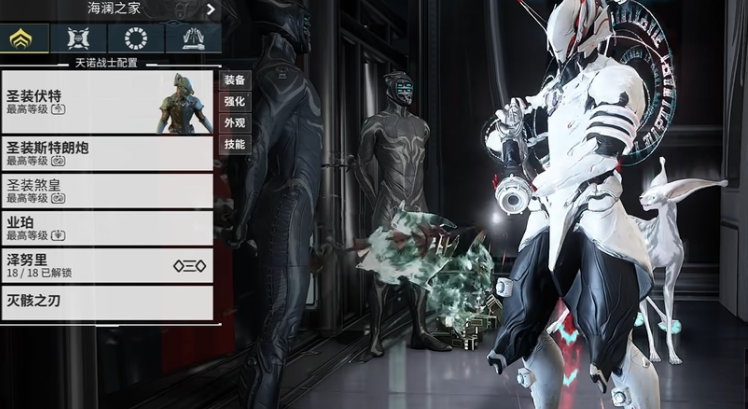Open the 圣装斯特朗炮 primary weapon slot
Screen dimensions: 748x409
[107, 153]
